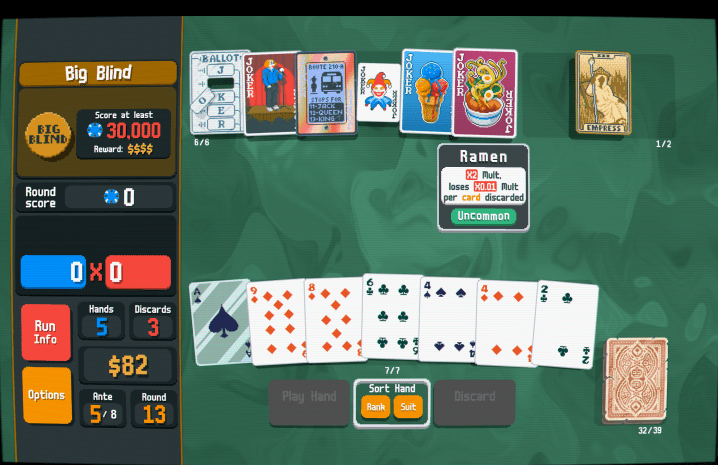Click the Discard button
The image size is (718, 465).
tap(474, 397)
